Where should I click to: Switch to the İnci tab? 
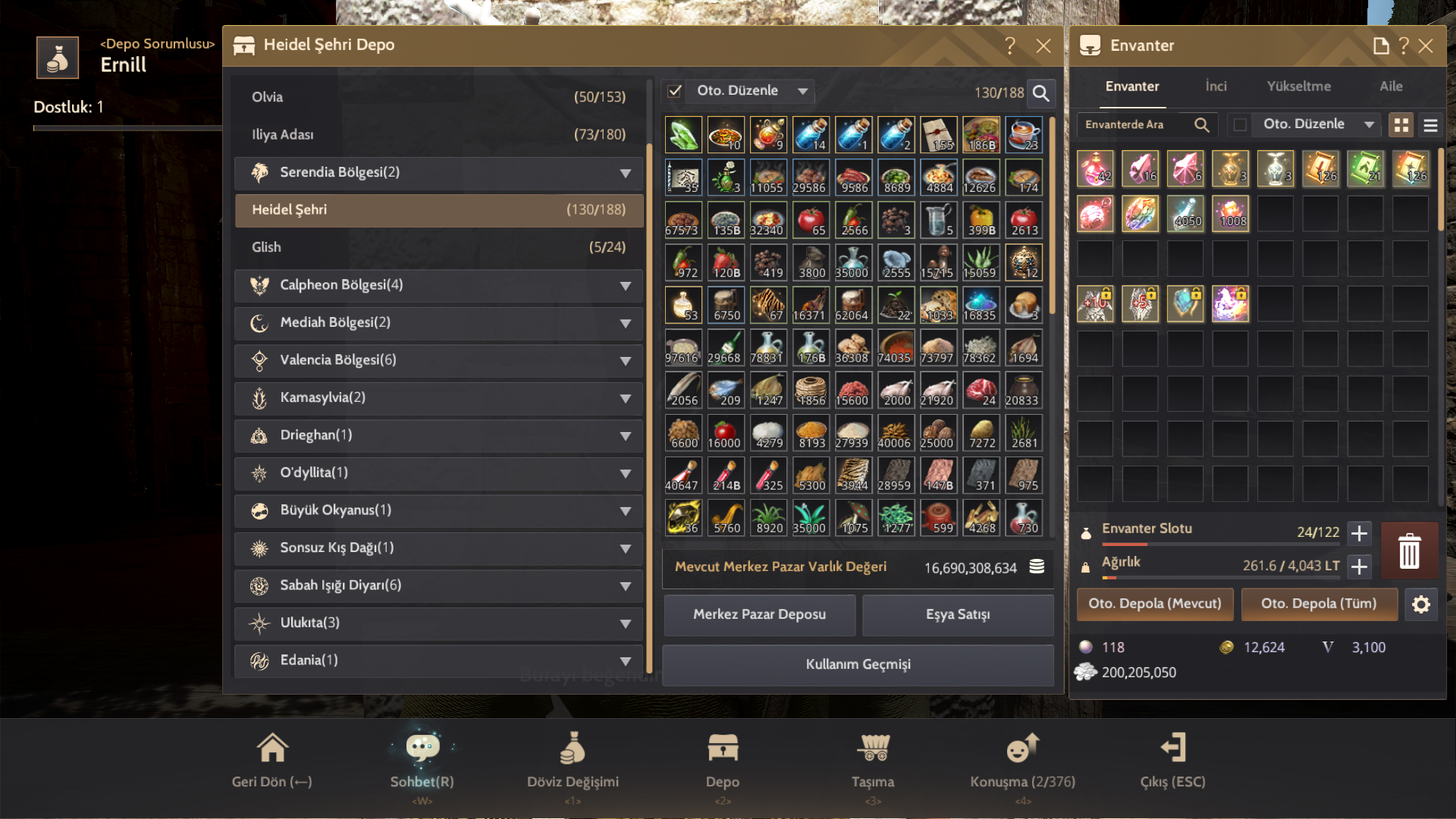click(1216, 86)
